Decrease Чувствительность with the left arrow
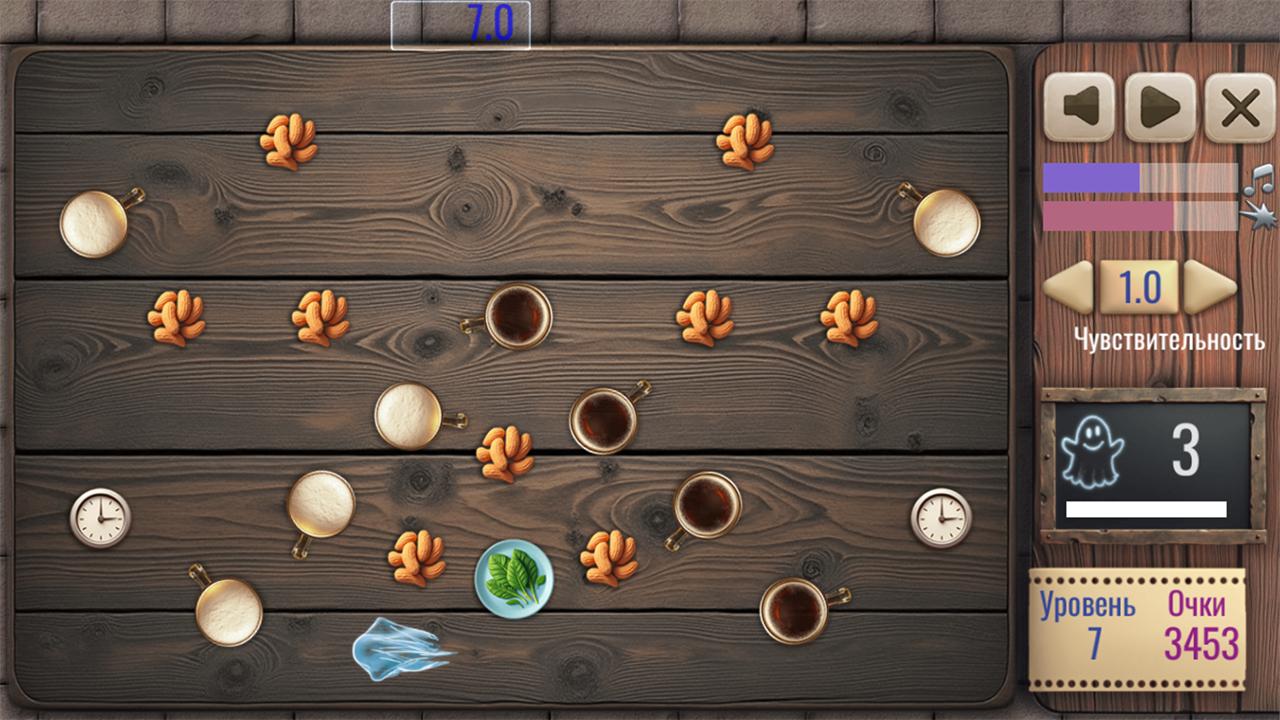Screen dimensions: 1280x720 1069,288
